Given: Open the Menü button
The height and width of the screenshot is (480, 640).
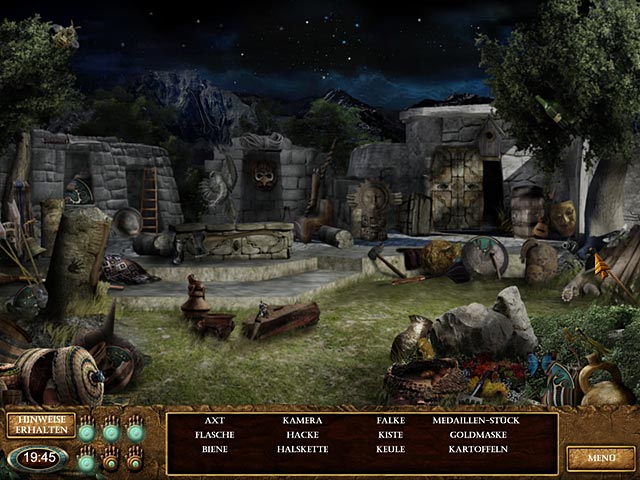Looking at the screenshot, I should point(600,458).
